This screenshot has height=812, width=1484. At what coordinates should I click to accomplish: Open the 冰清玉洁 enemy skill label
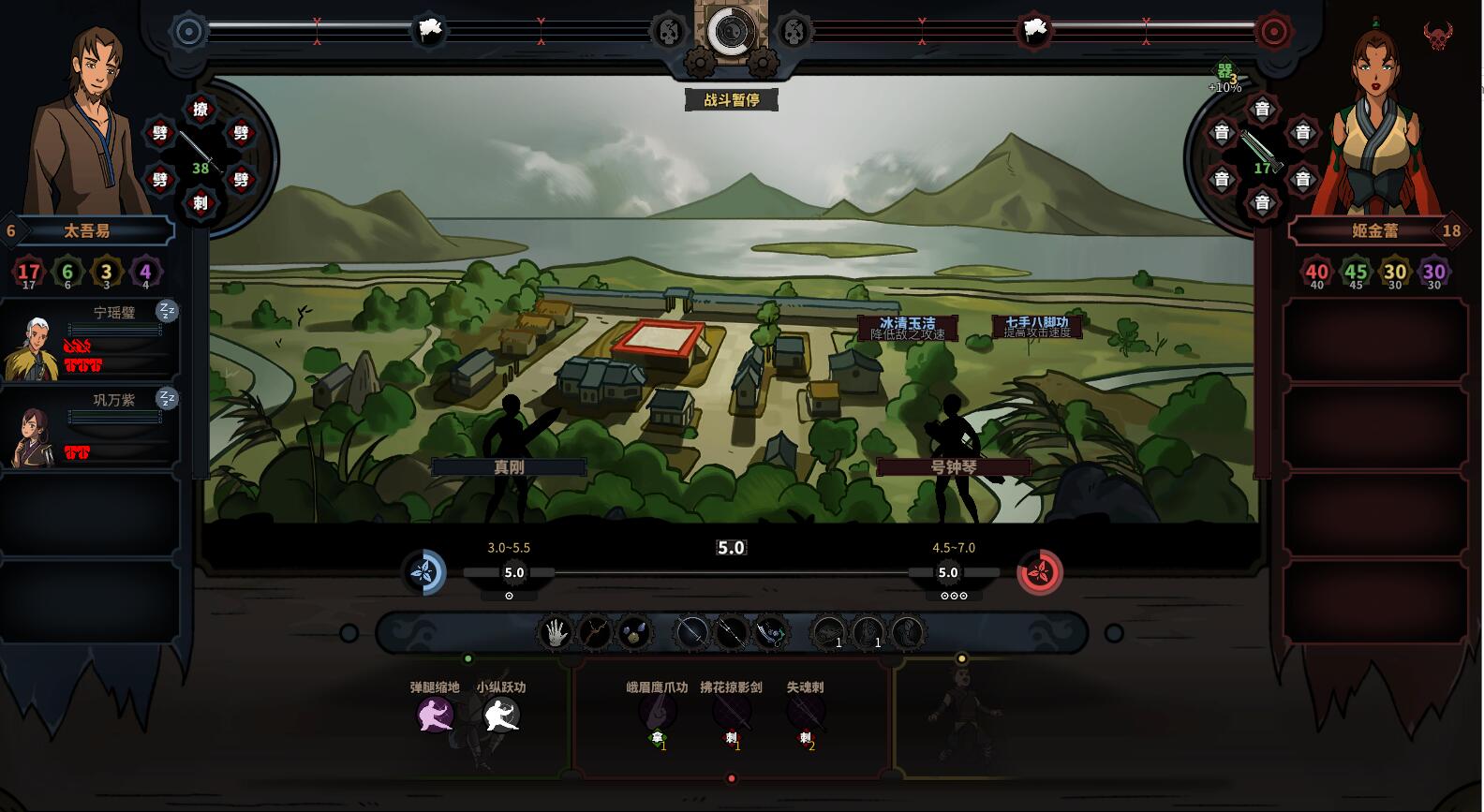coord(907,327)
